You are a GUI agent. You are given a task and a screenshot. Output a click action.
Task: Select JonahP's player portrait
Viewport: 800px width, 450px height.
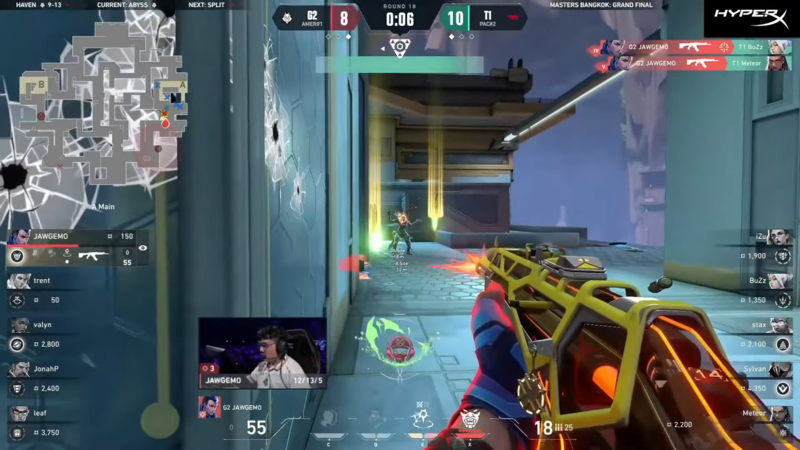(19, 369)
